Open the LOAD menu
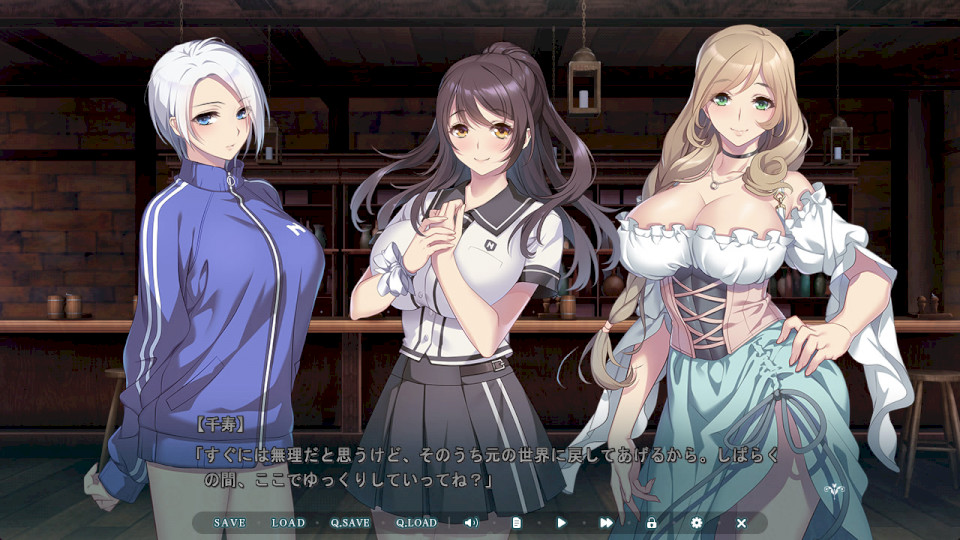Image resolution: width=960 pixels, height=540 pixels. (288, 523)
